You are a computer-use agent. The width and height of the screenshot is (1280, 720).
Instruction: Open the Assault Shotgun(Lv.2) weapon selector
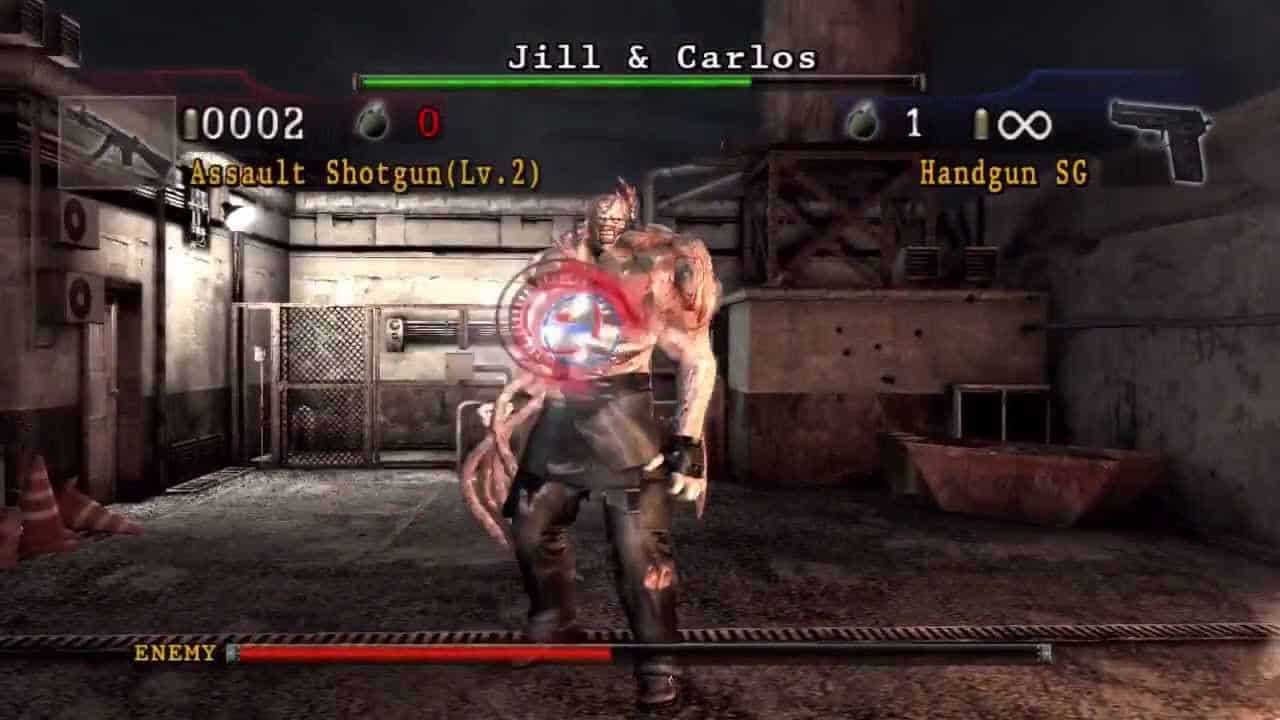[367, 171]
